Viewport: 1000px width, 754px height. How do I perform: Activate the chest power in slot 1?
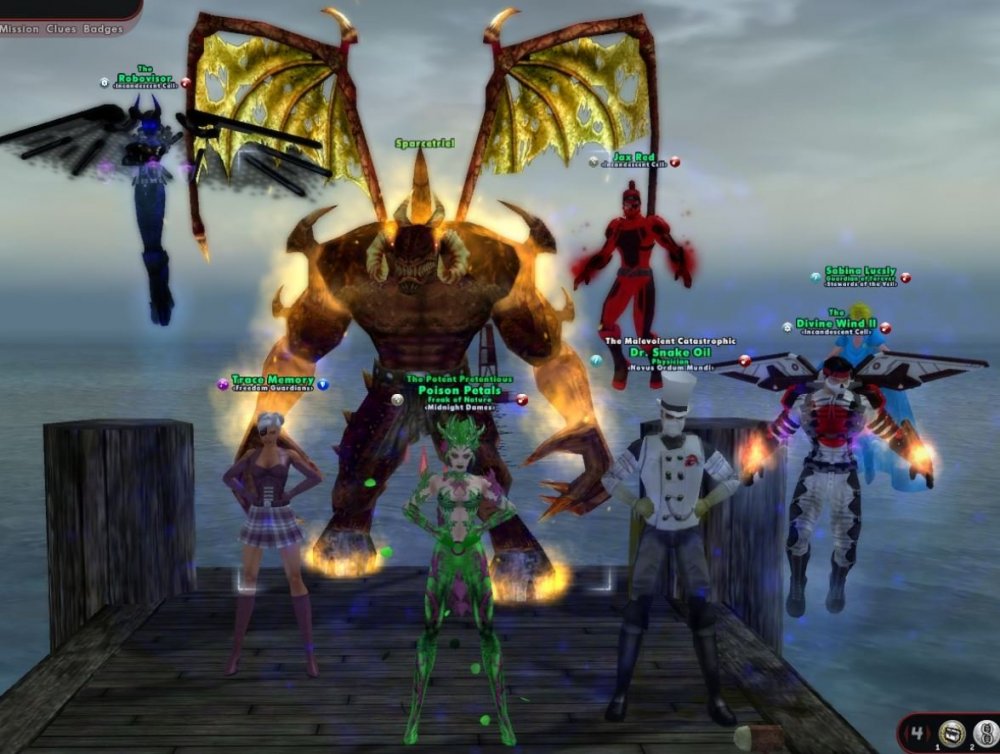tap(950, 733)
